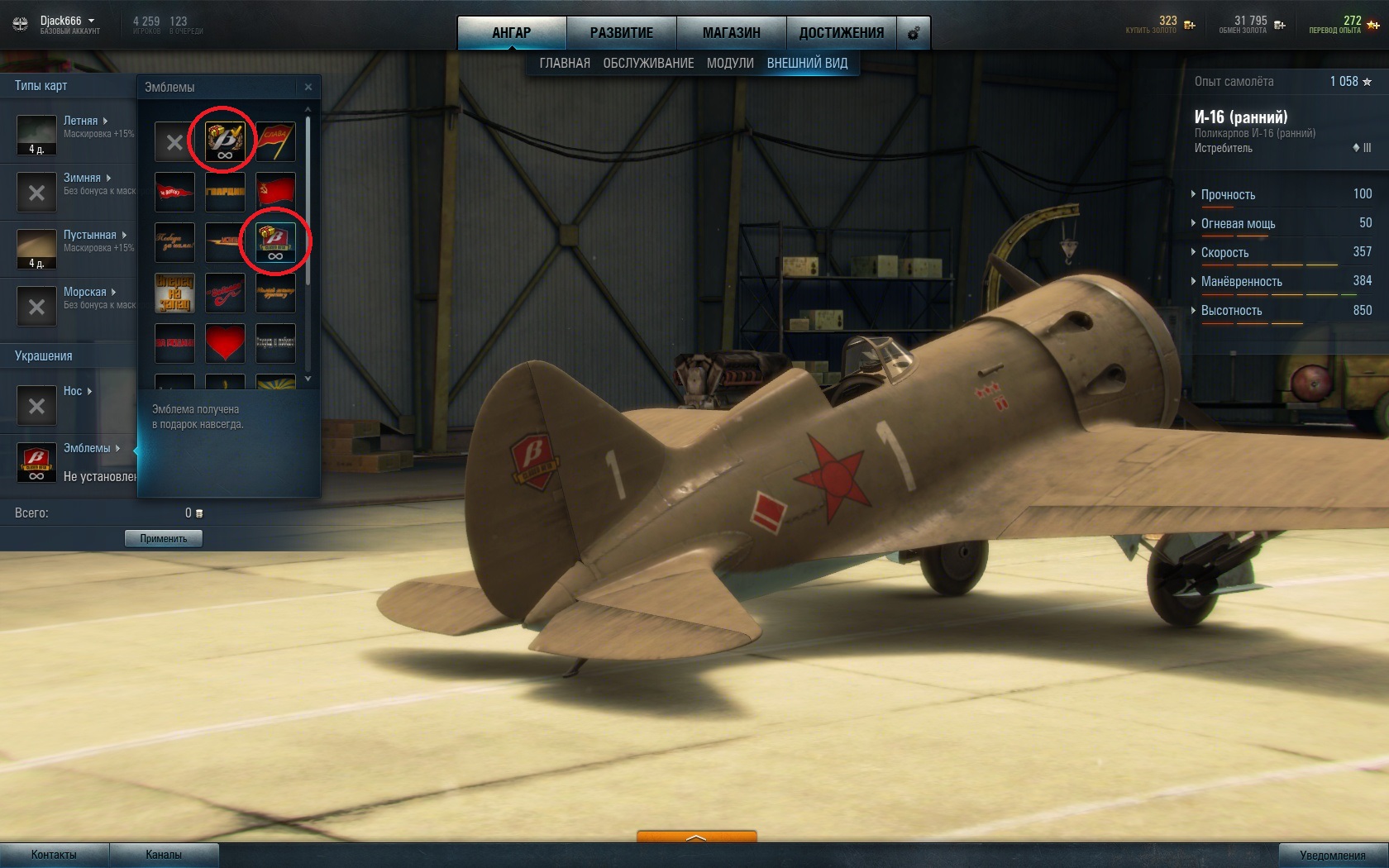The image size is (1389, 868).
Task: Switch to the Модули section
Action: click(x=730, y=64)
